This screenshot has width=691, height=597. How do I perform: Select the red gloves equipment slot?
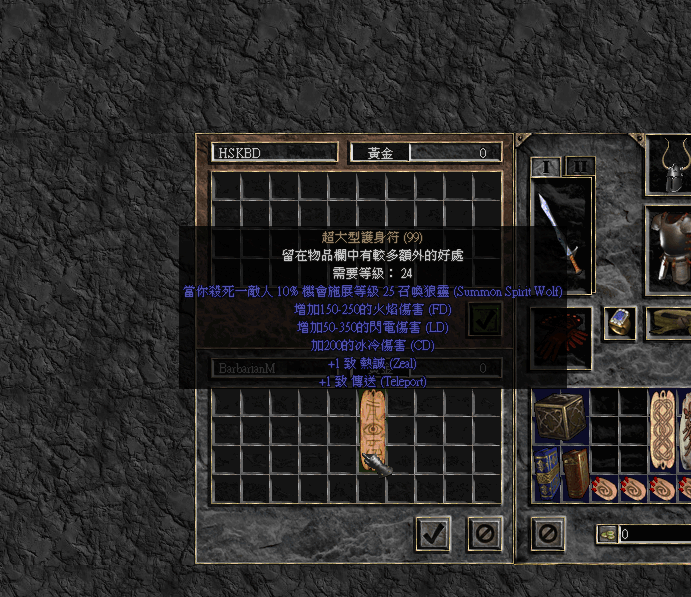(x=561, y=330)
